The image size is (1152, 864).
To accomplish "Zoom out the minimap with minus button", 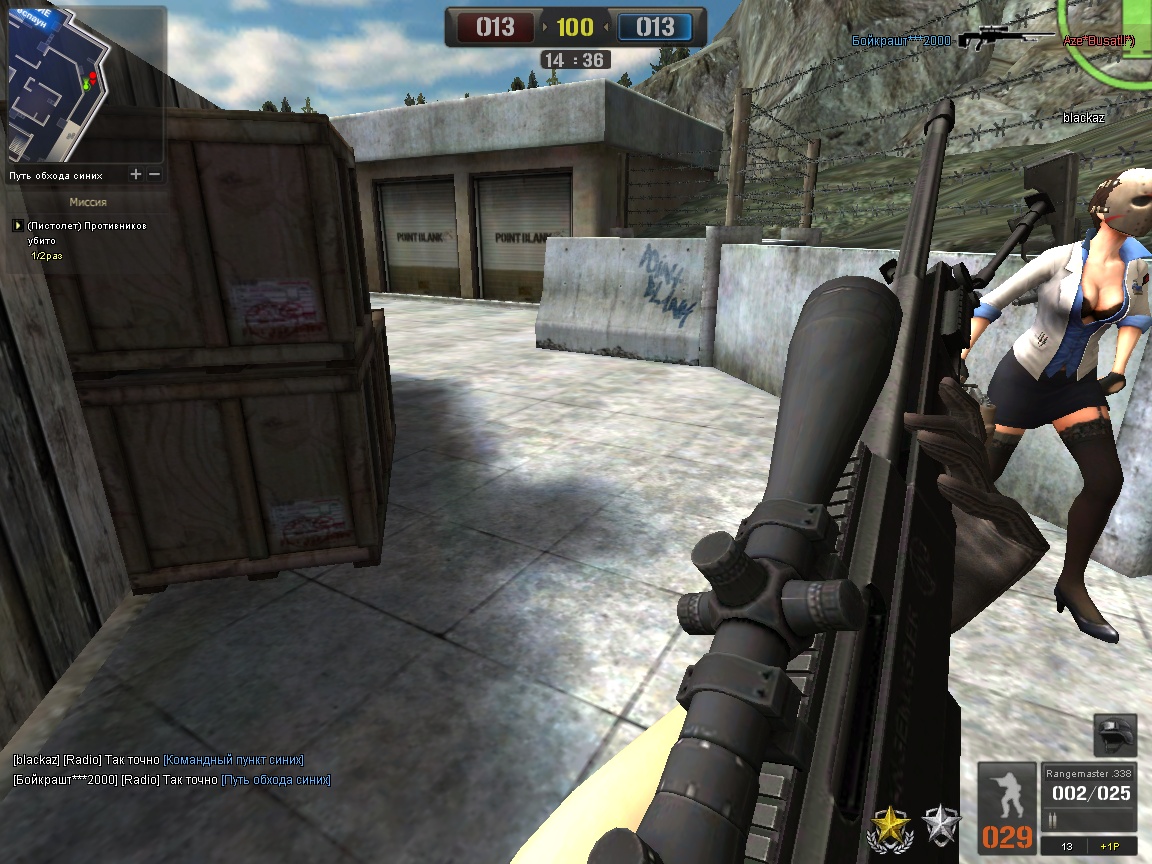I will point(155,175).
